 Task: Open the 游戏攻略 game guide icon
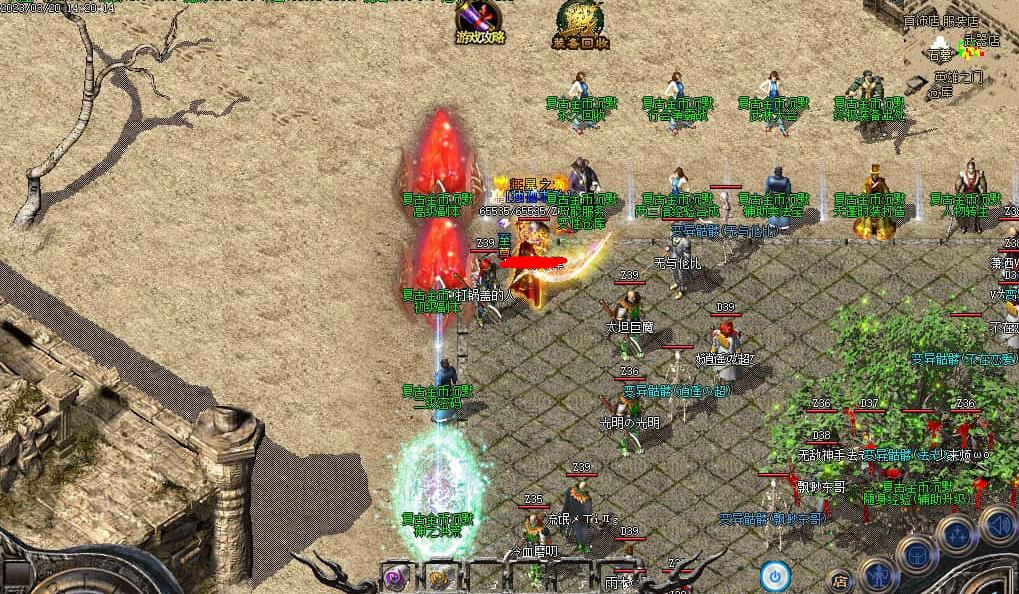(480, 22)
